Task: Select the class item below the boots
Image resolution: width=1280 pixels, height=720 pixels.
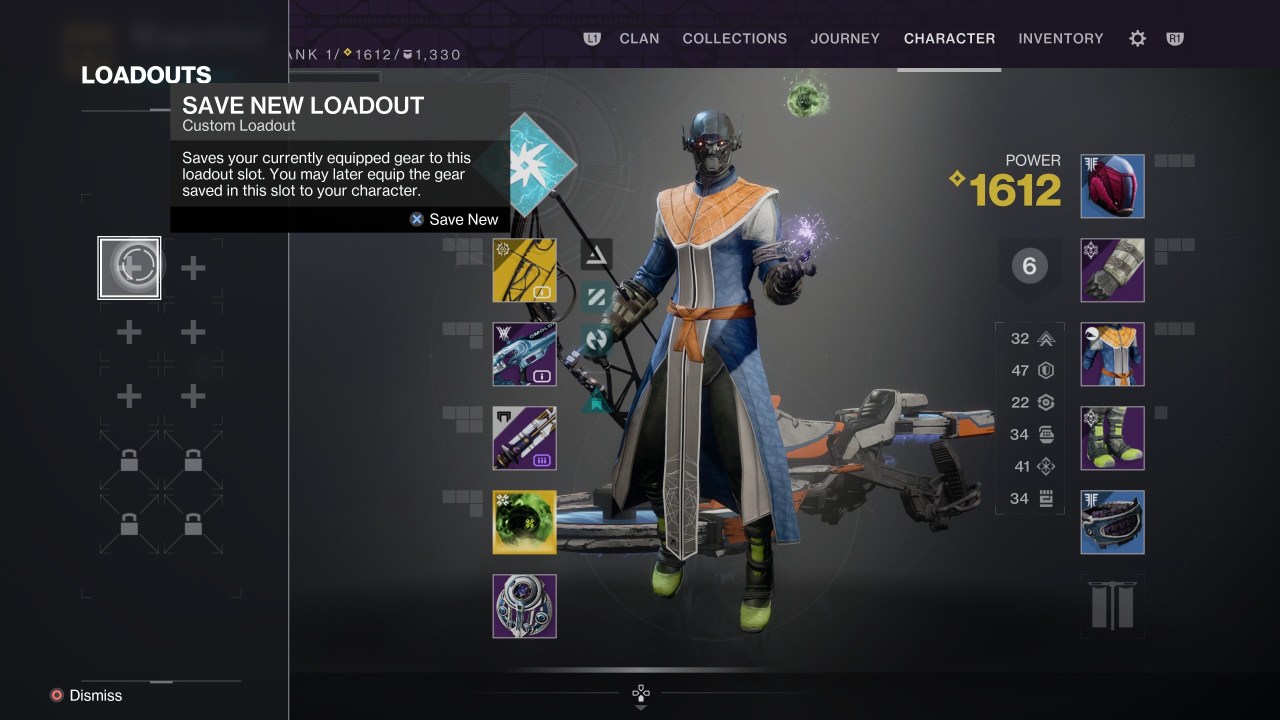Action: pos(1112,522)
